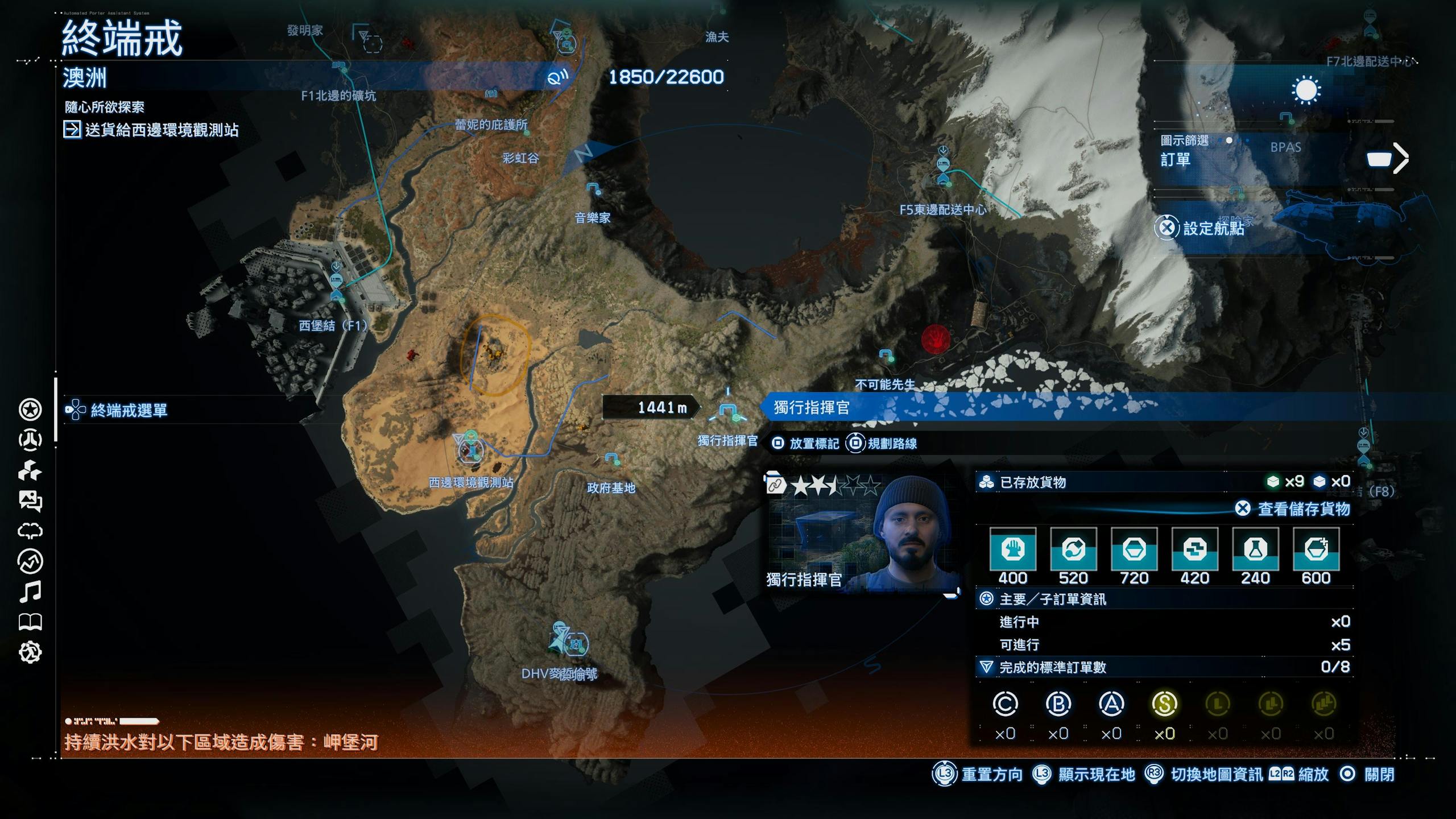Image resolution: width=1456 pixels, height=819 pixels.
Task: Select the F5東邊配送中心 marker
Action: tap(944, 172)
